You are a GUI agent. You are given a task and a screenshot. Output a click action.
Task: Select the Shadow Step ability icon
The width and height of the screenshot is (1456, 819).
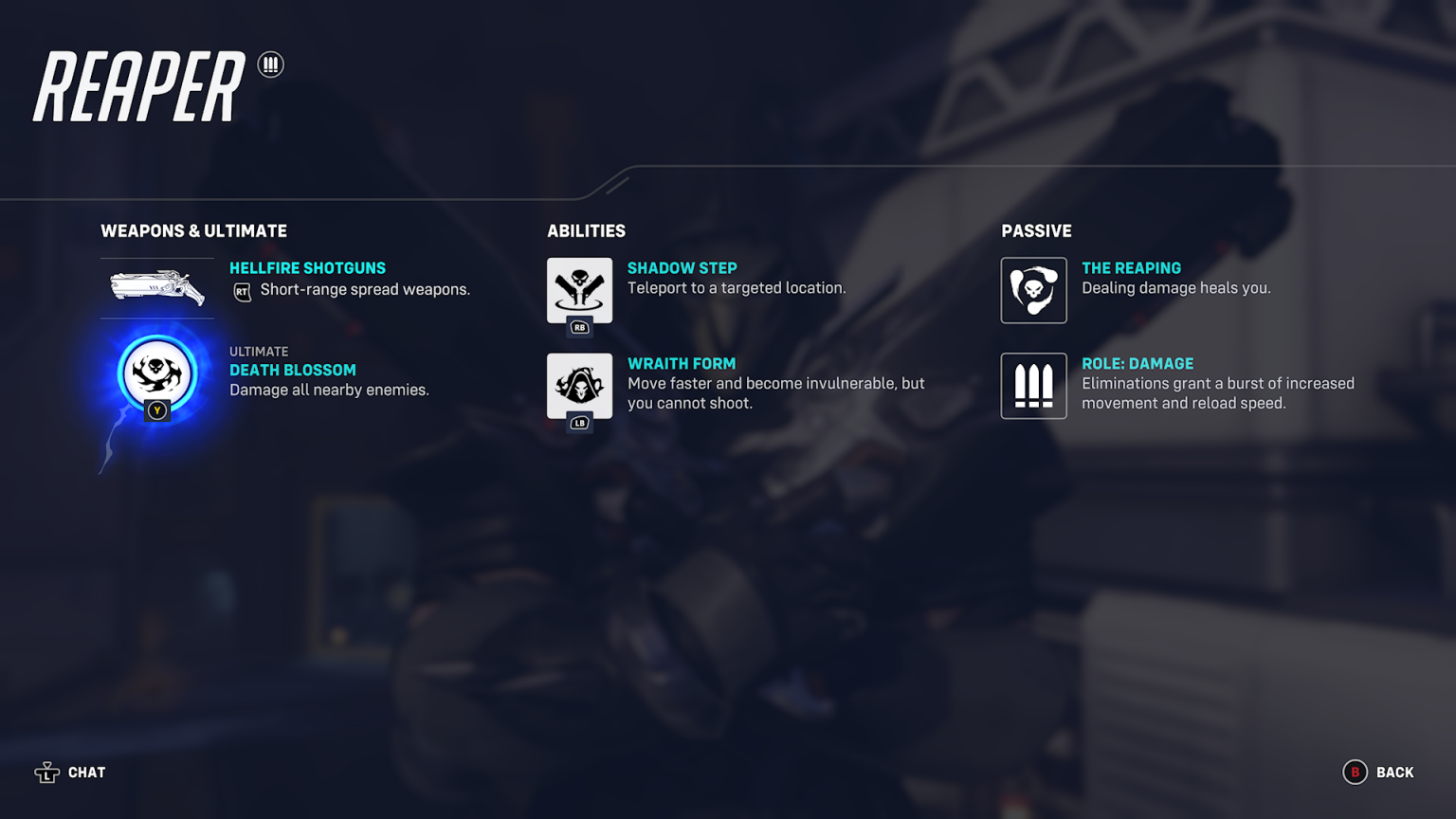579,291
